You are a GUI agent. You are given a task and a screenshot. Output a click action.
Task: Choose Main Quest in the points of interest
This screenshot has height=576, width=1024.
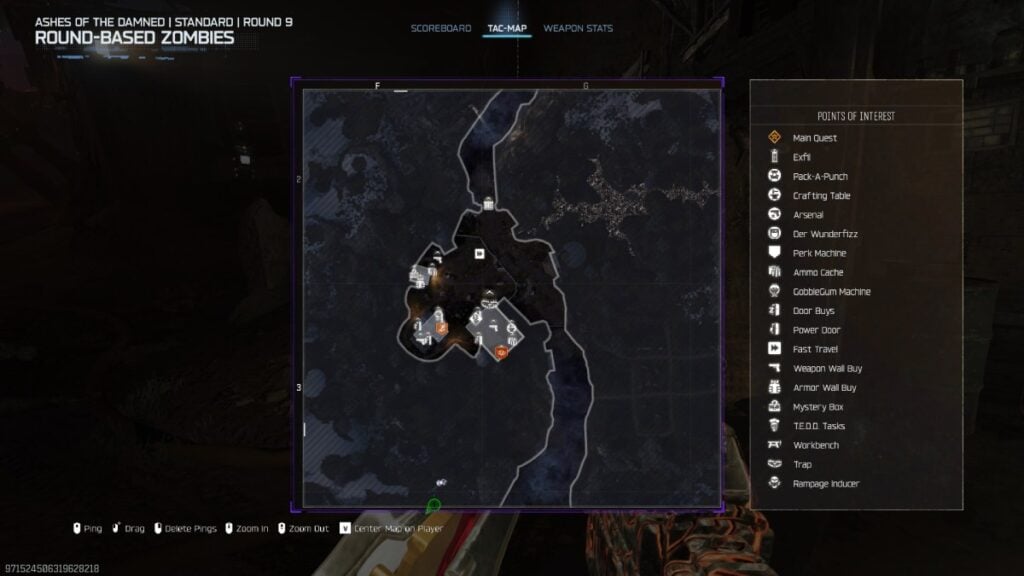[x=814, y=138]
